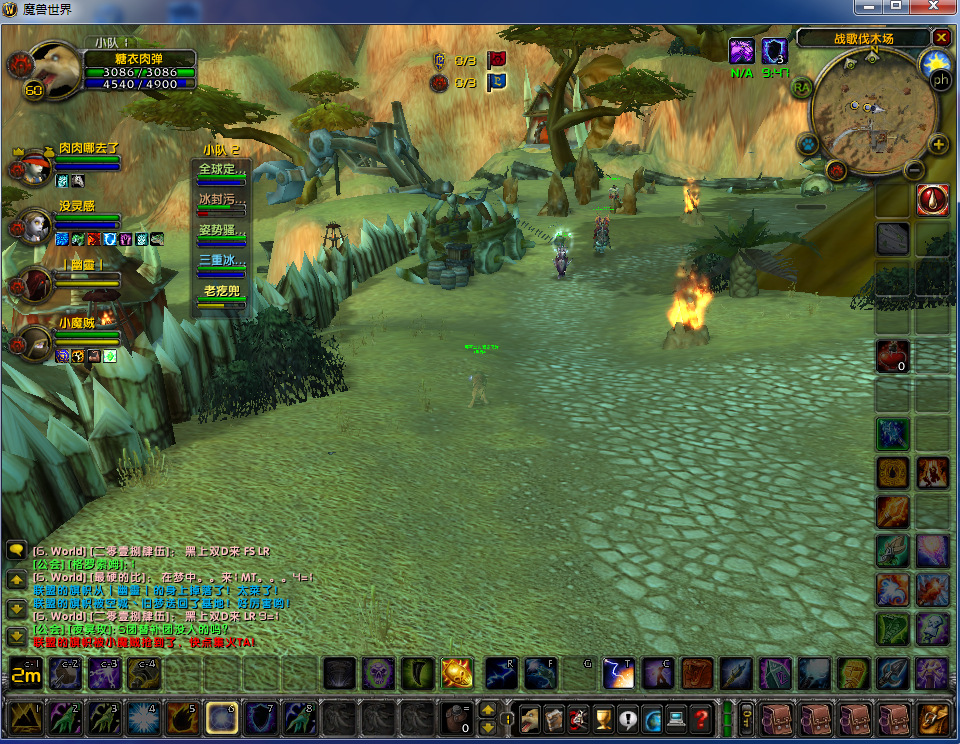
Task: Use the red blood drop ability
Action: tap(933, 200)
